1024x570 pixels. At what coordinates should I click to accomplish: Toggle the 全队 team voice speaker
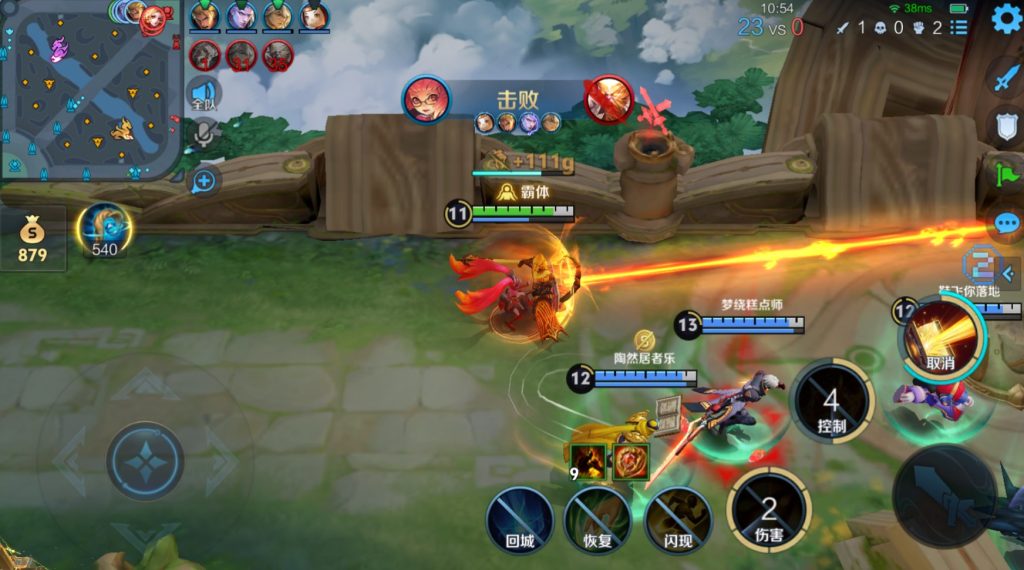tap(203, 94)
